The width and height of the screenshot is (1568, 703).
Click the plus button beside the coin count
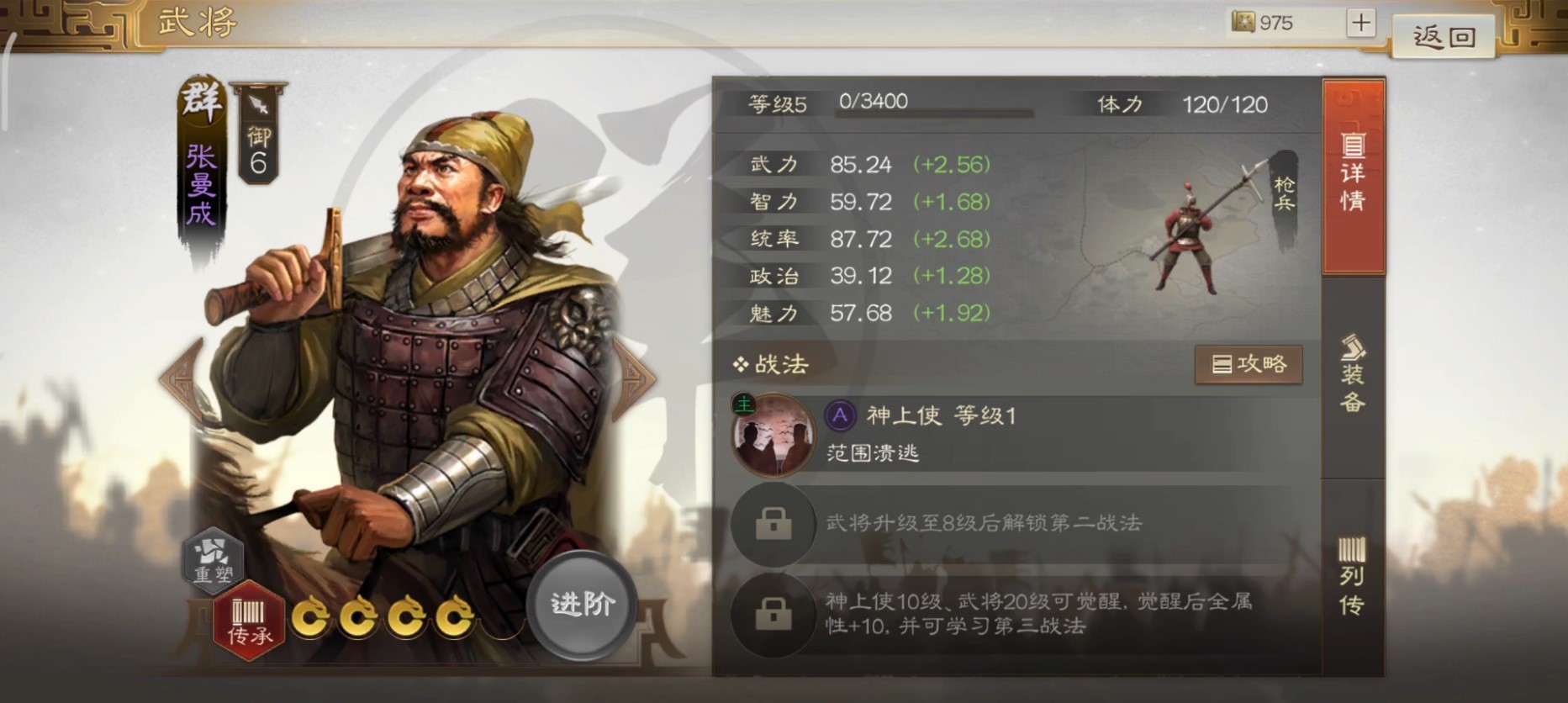click(x=1362, y=23)
